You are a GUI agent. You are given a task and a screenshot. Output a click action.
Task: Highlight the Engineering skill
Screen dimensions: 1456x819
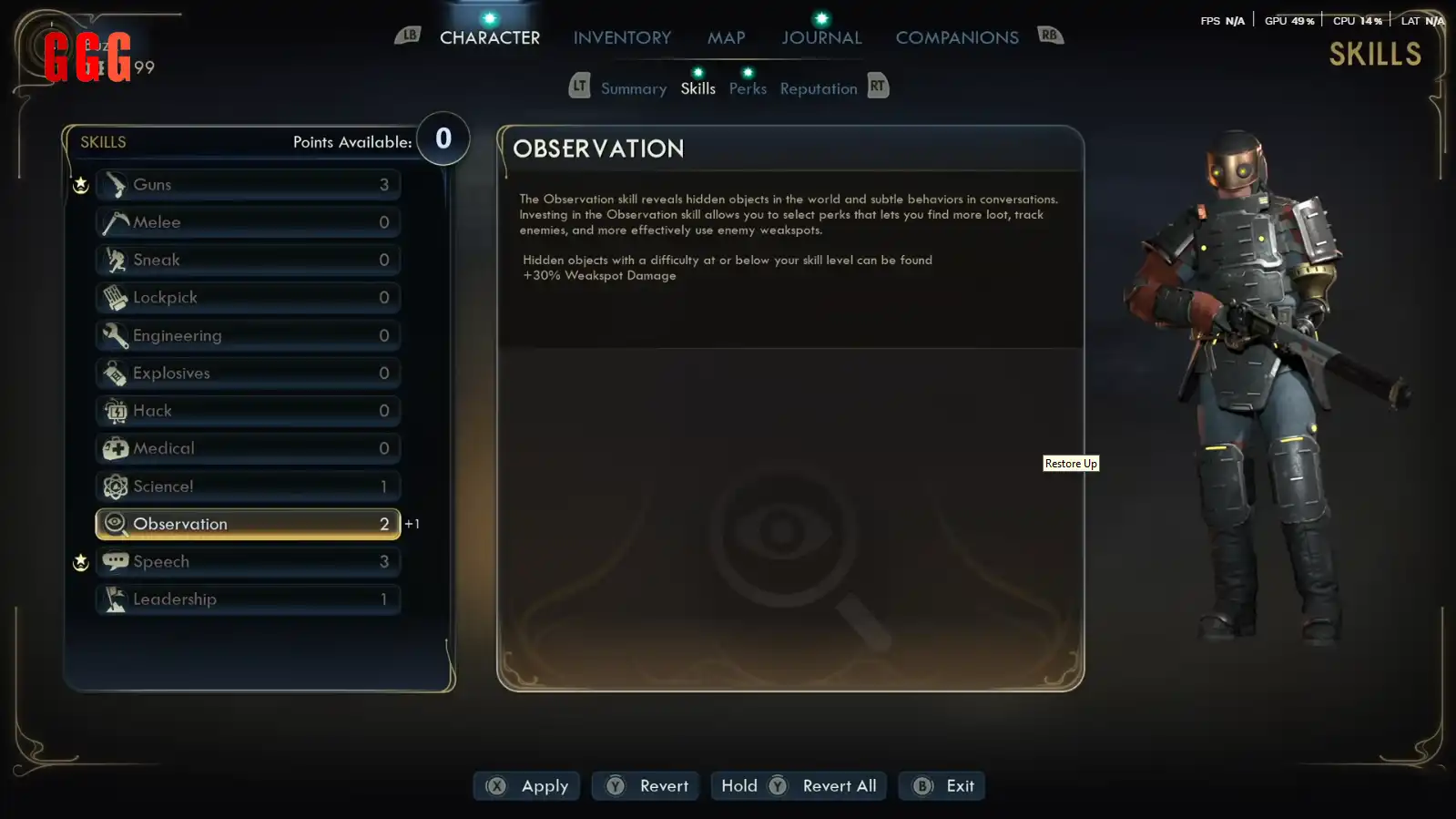pyautogui.click(x=248, y=336)
